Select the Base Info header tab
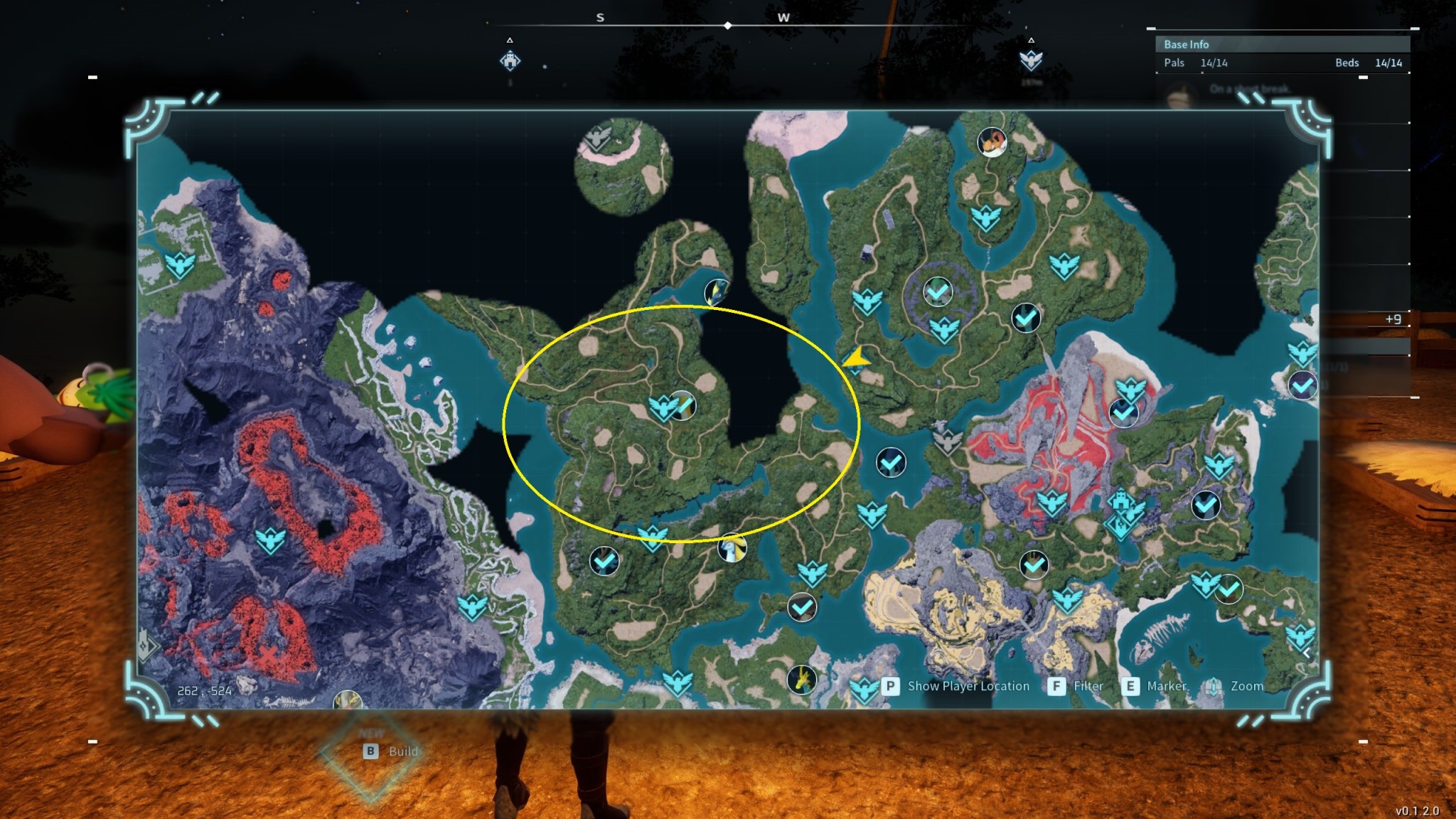 pos(1186,44)
